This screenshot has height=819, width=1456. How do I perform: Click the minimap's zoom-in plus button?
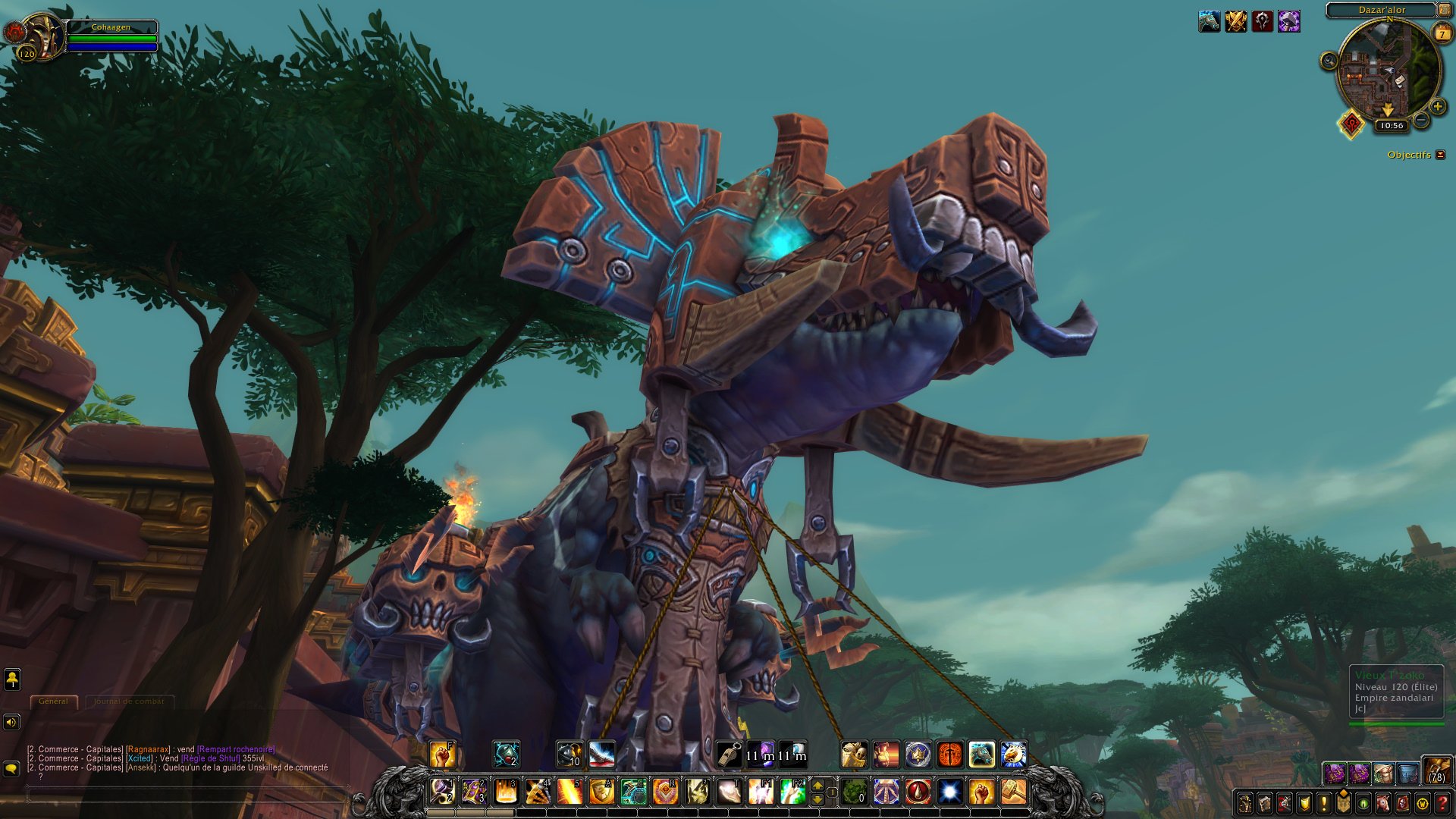click(x=1437, y=107)
